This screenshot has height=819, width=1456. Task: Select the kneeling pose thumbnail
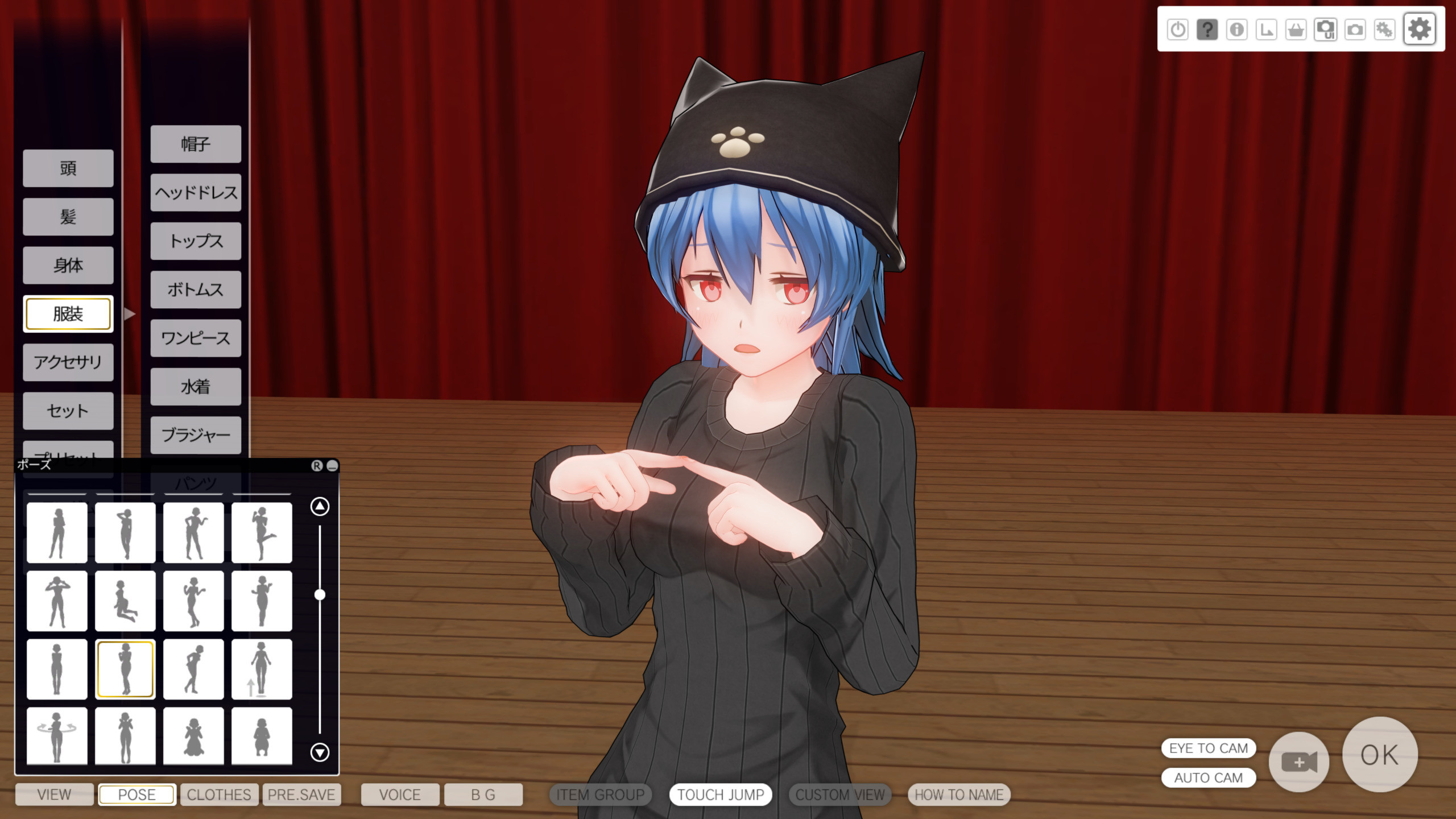125,601
